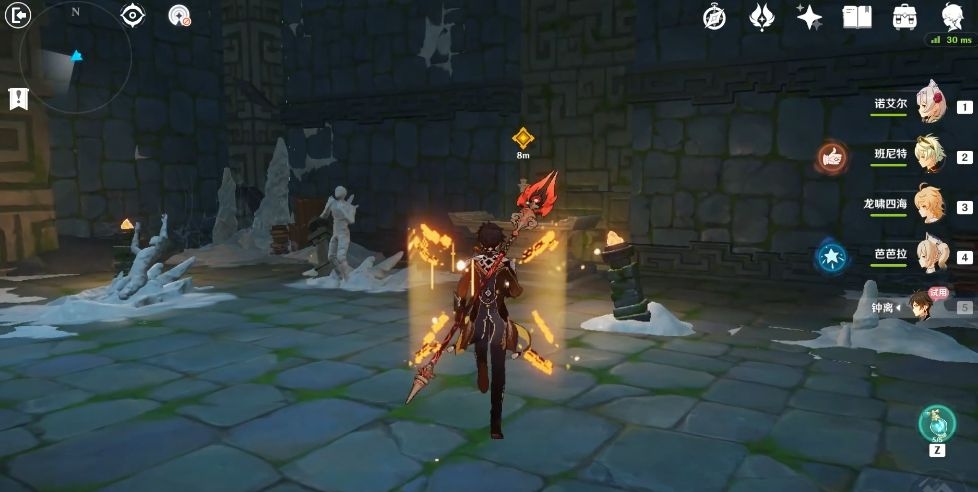Screen dimensions: 978x492
Task: Open the compass icon in the top bar
Action: point(714,17)
